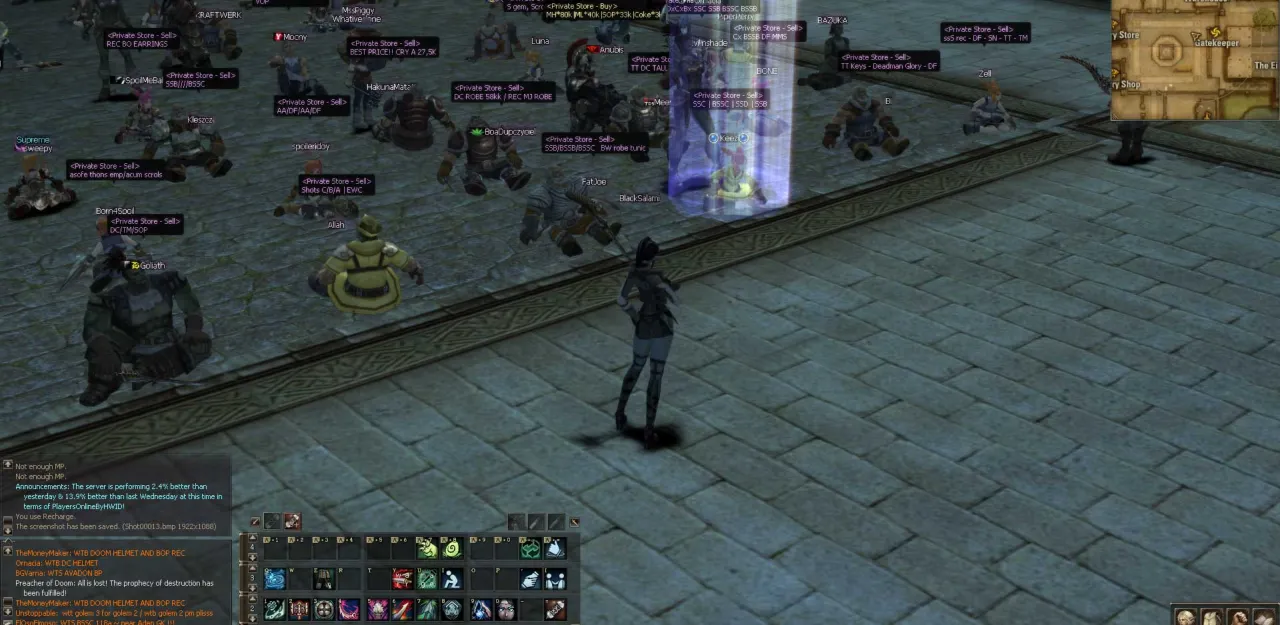
Task: Activate the face portrait skill icon
Action: point(506,609)
